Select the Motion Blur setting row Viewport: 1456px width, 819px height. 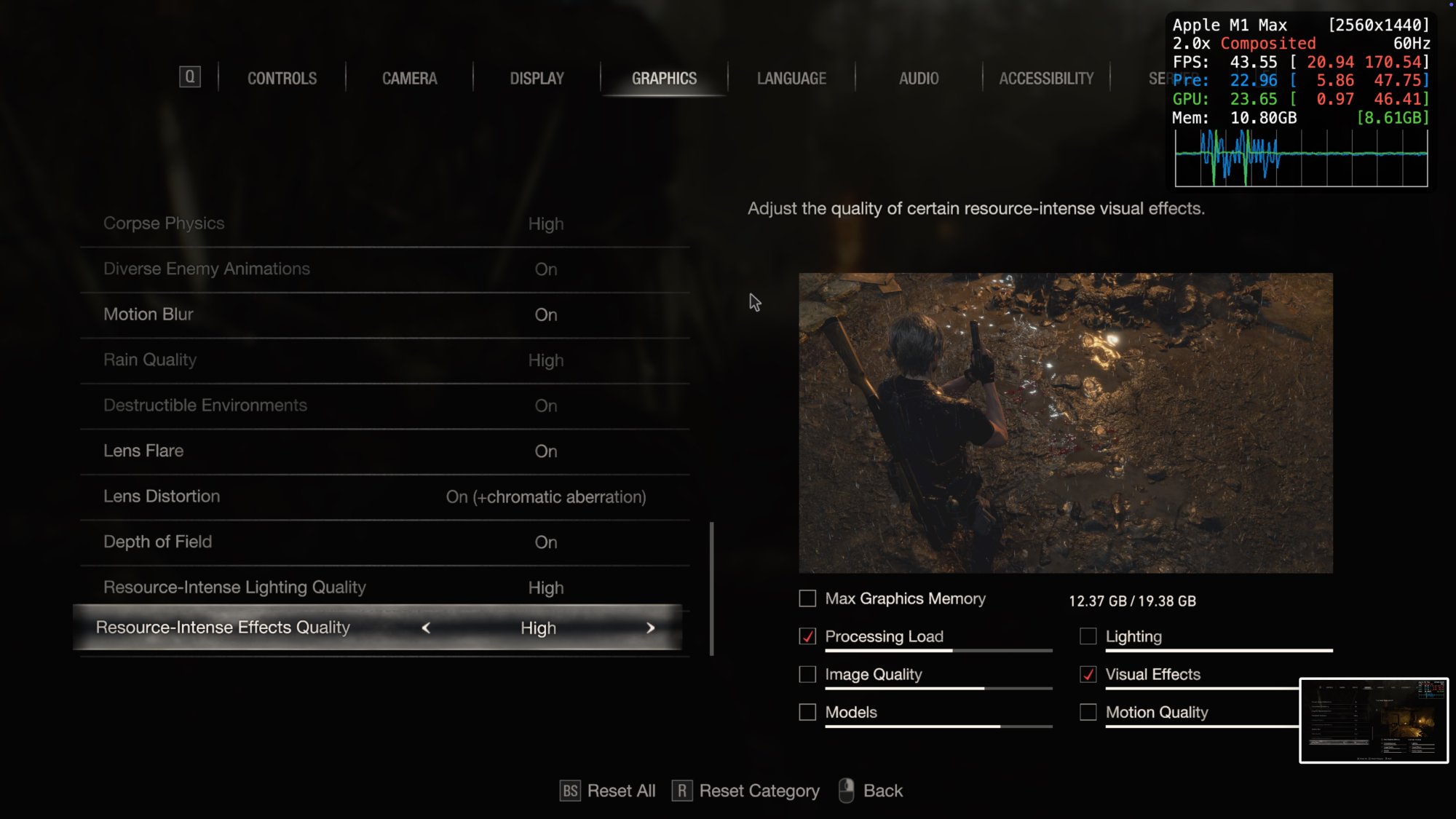point(384,314)
